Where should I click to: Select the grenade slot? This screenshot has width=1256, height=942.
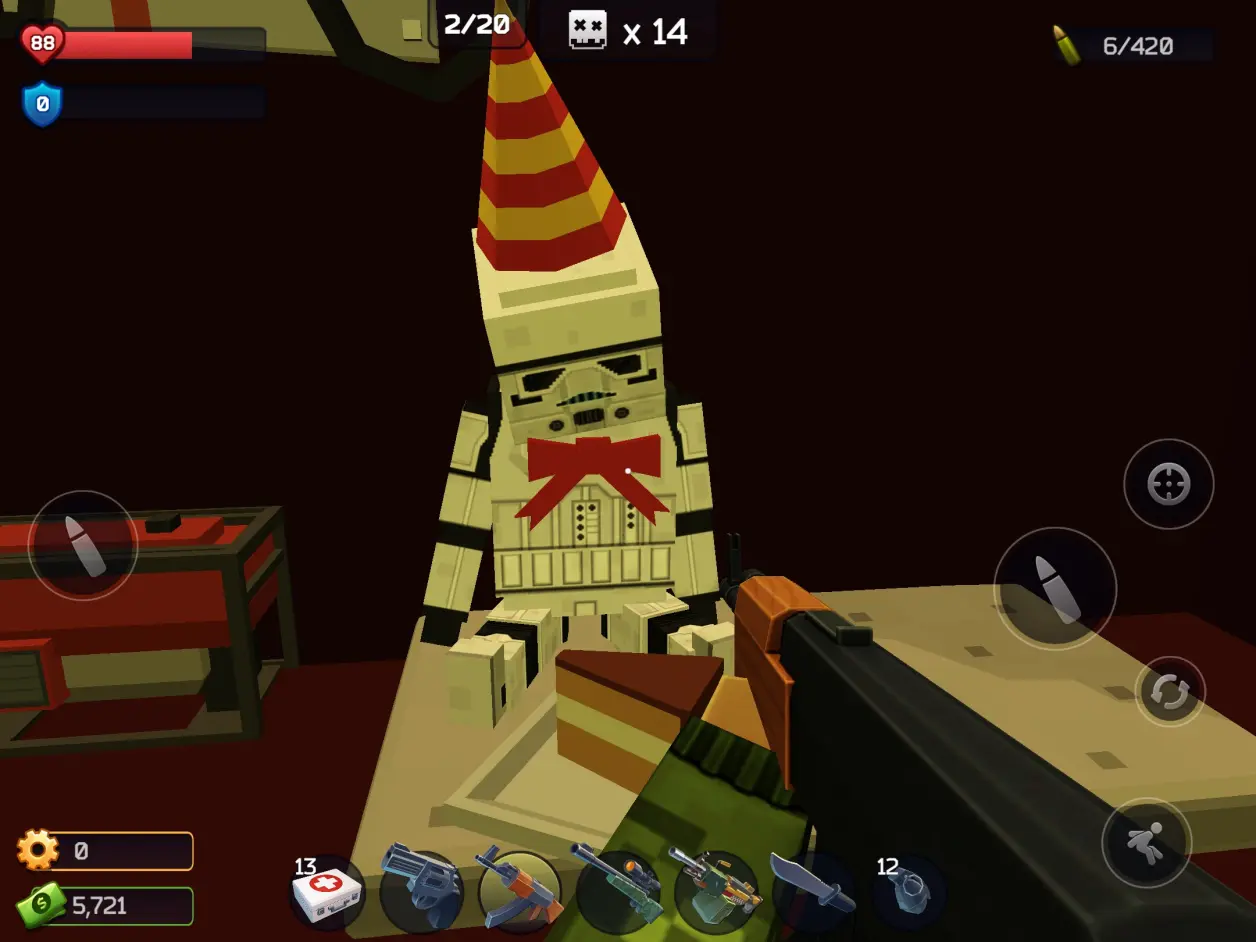(906, 888)
